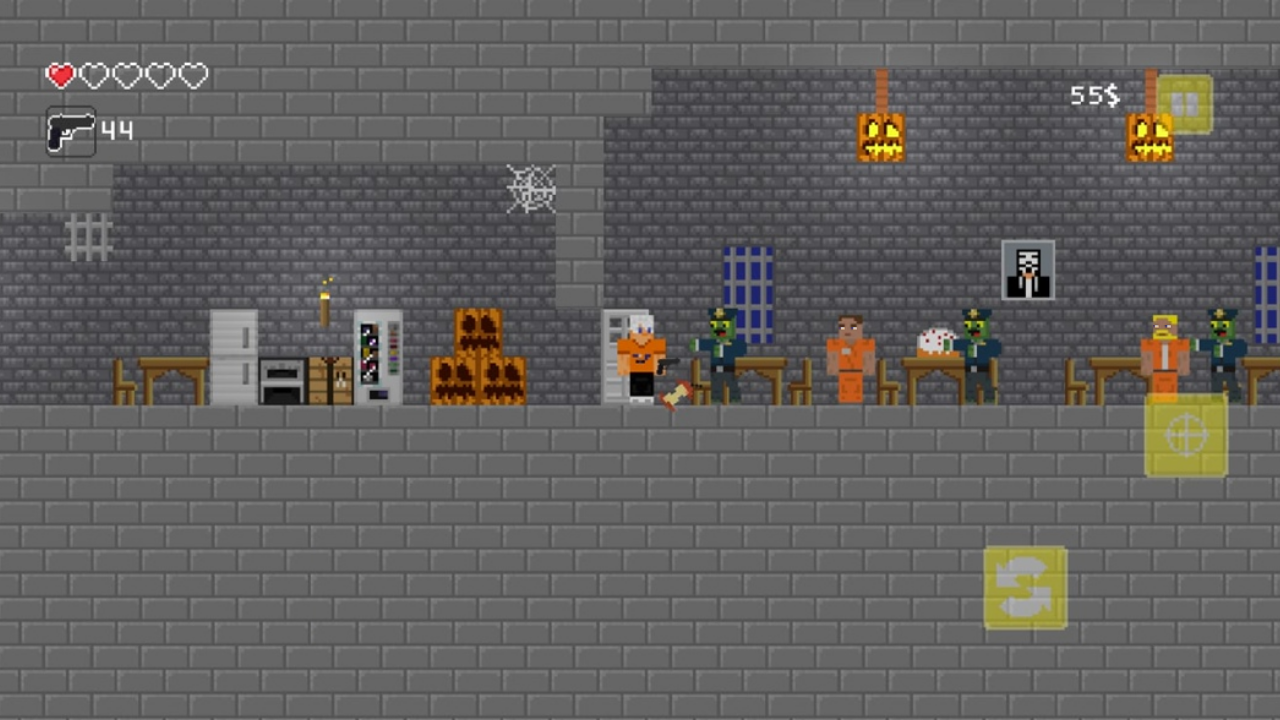The width and height of the screenshot is (1280, 720).
Task: Click the Anonymous mask poster on the wall
Action: click(1027, 268)
